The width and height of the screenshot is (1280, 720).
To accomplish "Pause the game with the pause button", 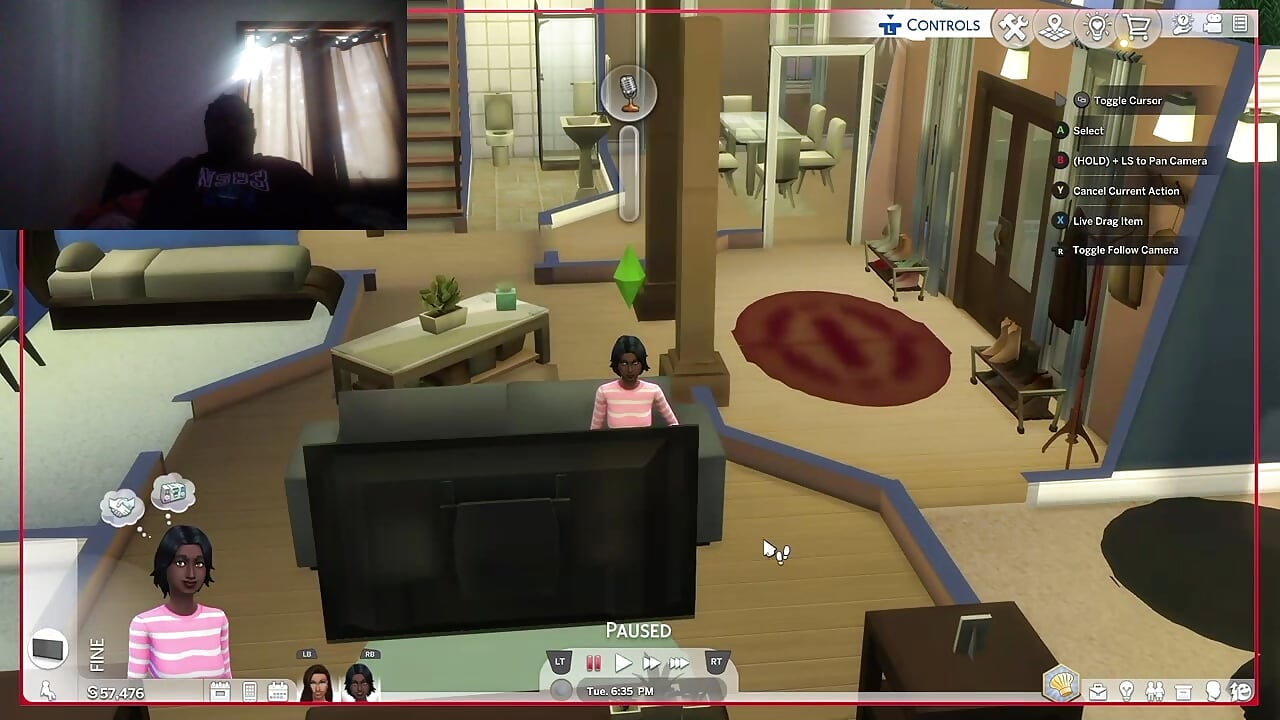I will pos(593,662).
